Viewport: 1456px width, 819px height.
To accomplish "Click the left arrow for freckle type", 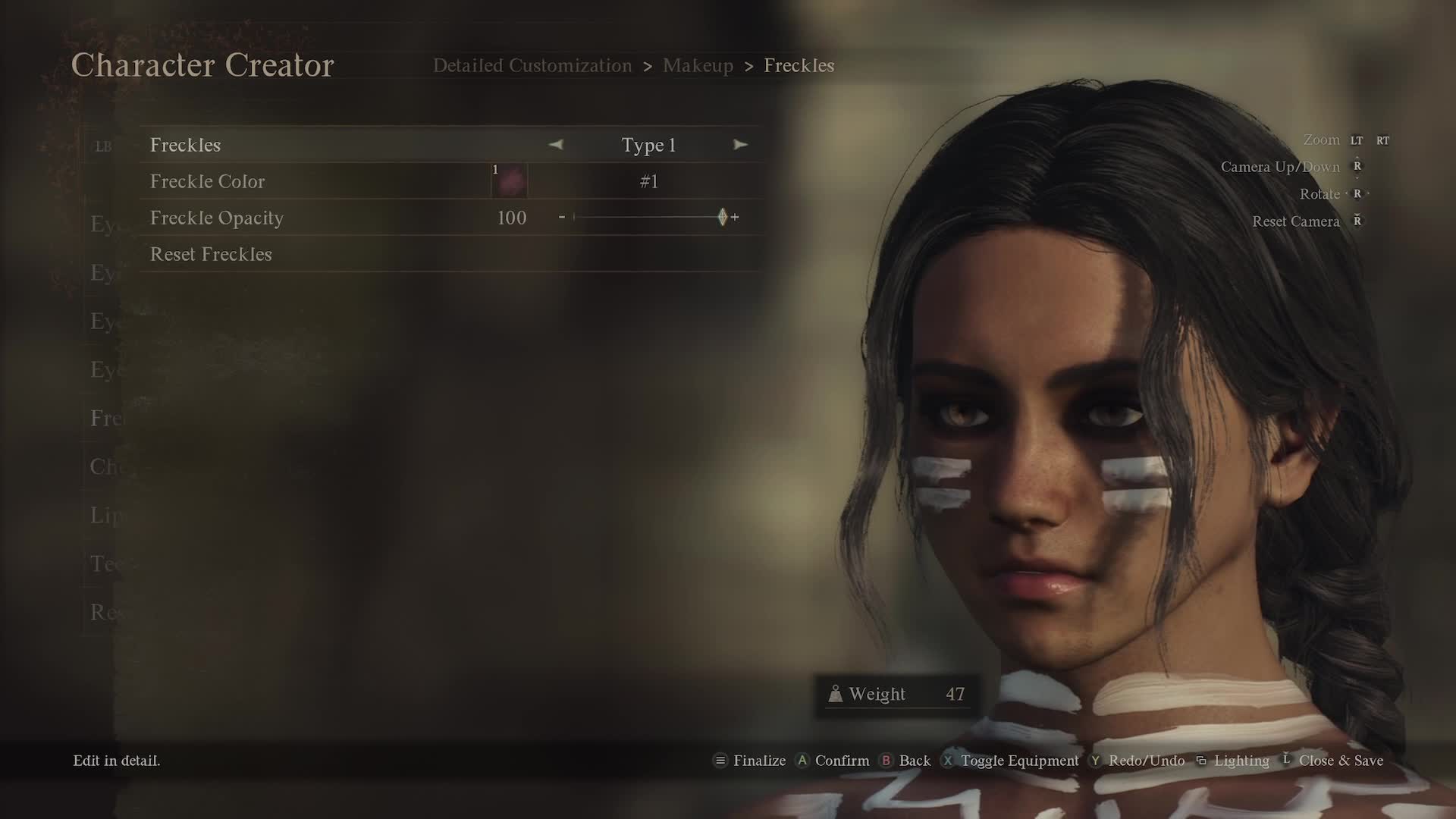I will (x=556, y=145).
